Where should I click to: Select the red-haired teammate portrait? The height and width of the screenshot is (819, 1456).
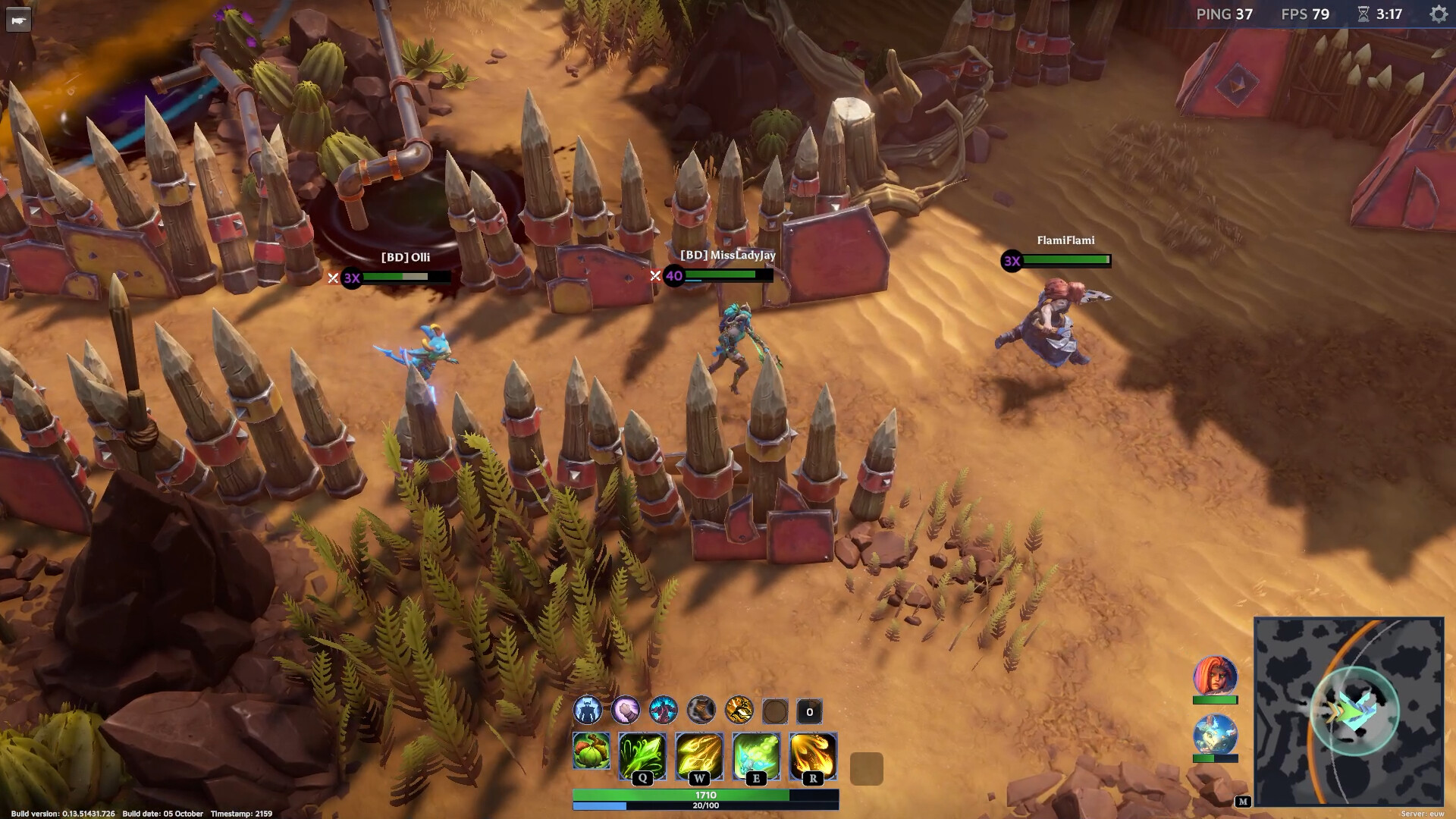click(1215, 675)
